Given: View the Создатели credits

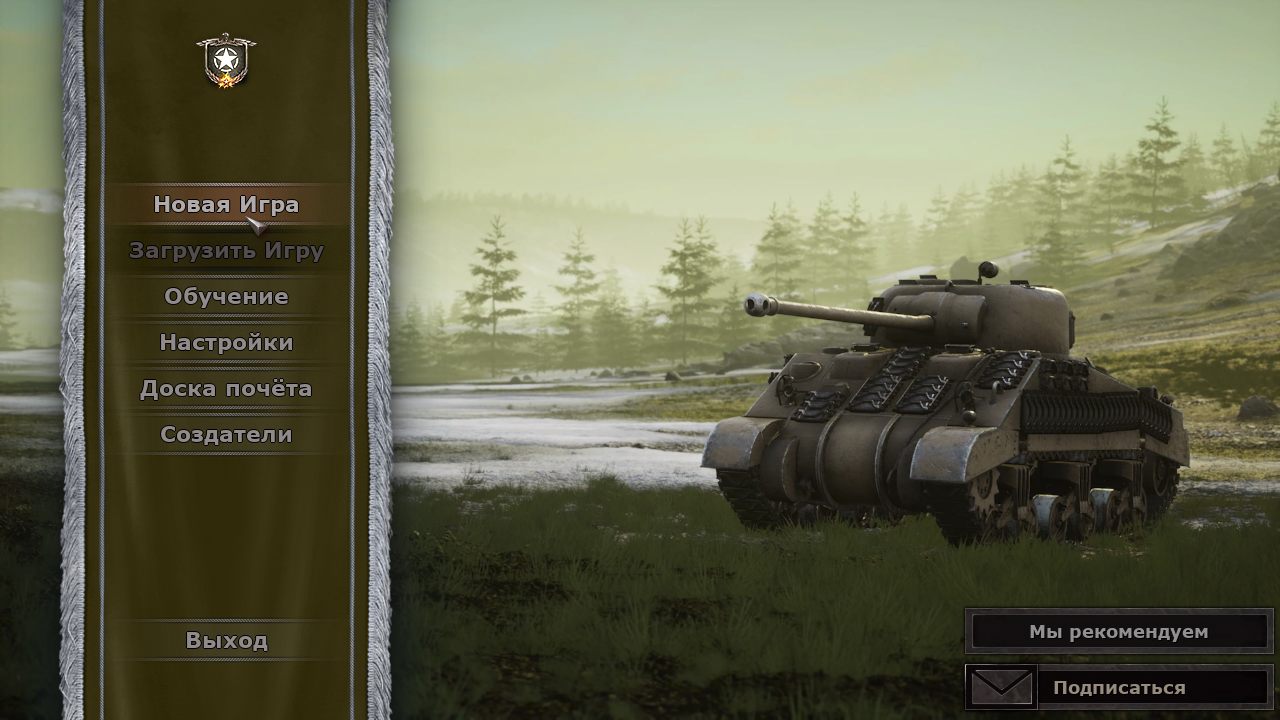Looking at the screenshot, I should click(226, 434).
